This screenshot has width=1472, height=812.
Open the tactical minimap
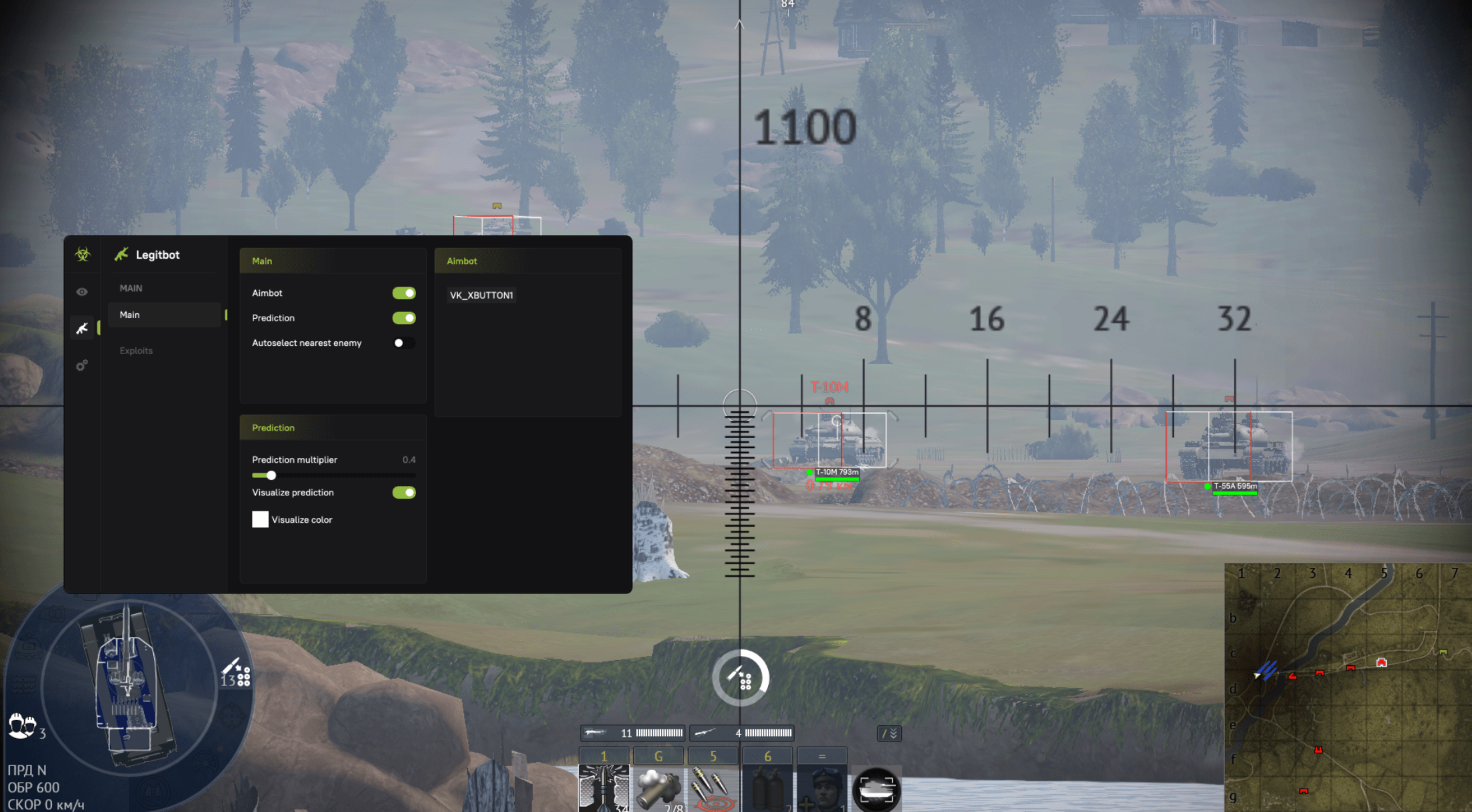pos(1348,688)
